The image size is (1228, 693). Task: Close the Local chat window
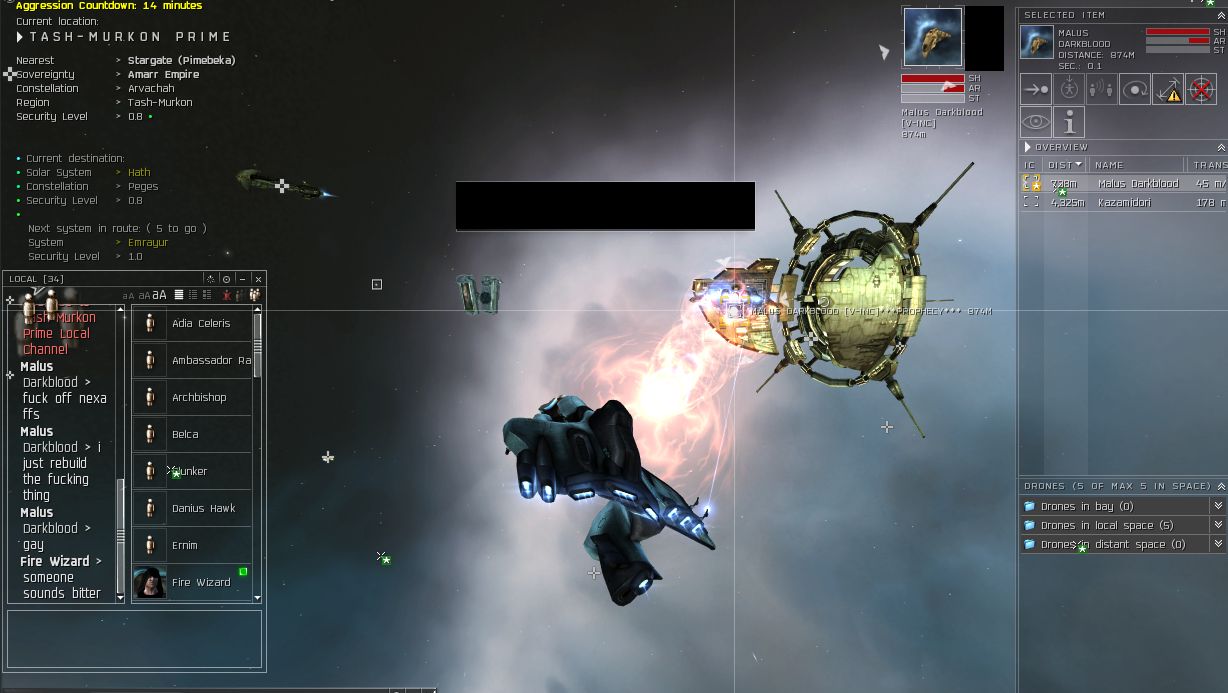[x=258, y=279]
